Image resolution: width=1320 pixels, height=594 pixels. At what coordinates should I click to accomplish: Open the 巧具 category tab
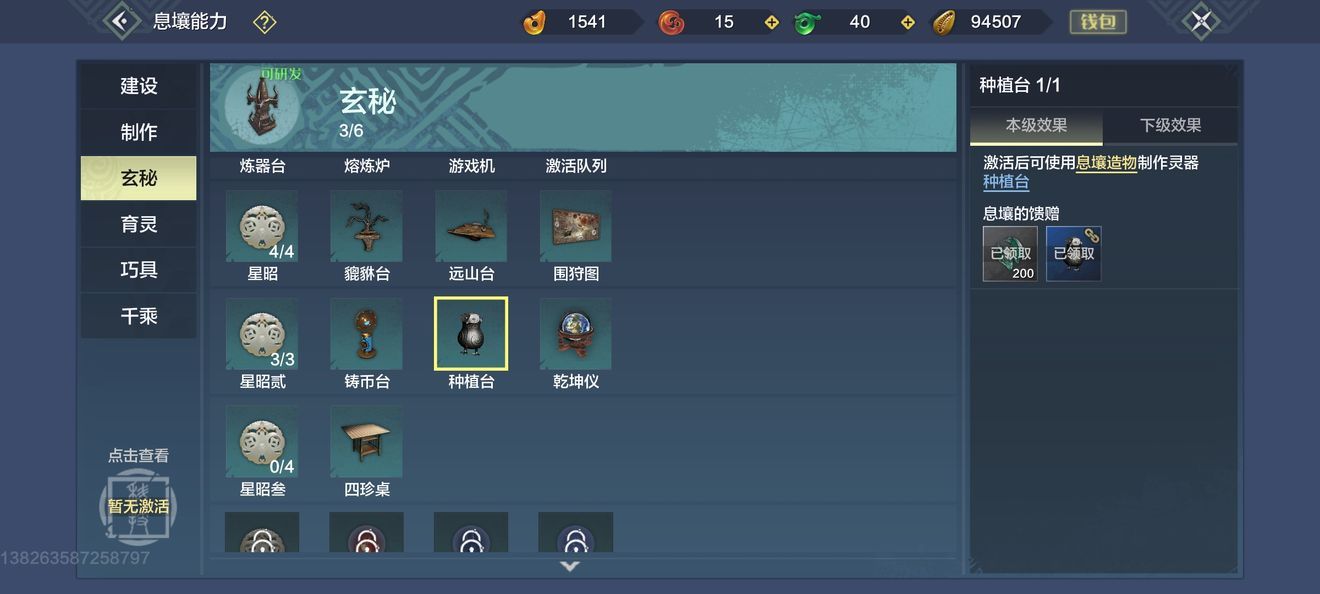[x=139, y=270]
